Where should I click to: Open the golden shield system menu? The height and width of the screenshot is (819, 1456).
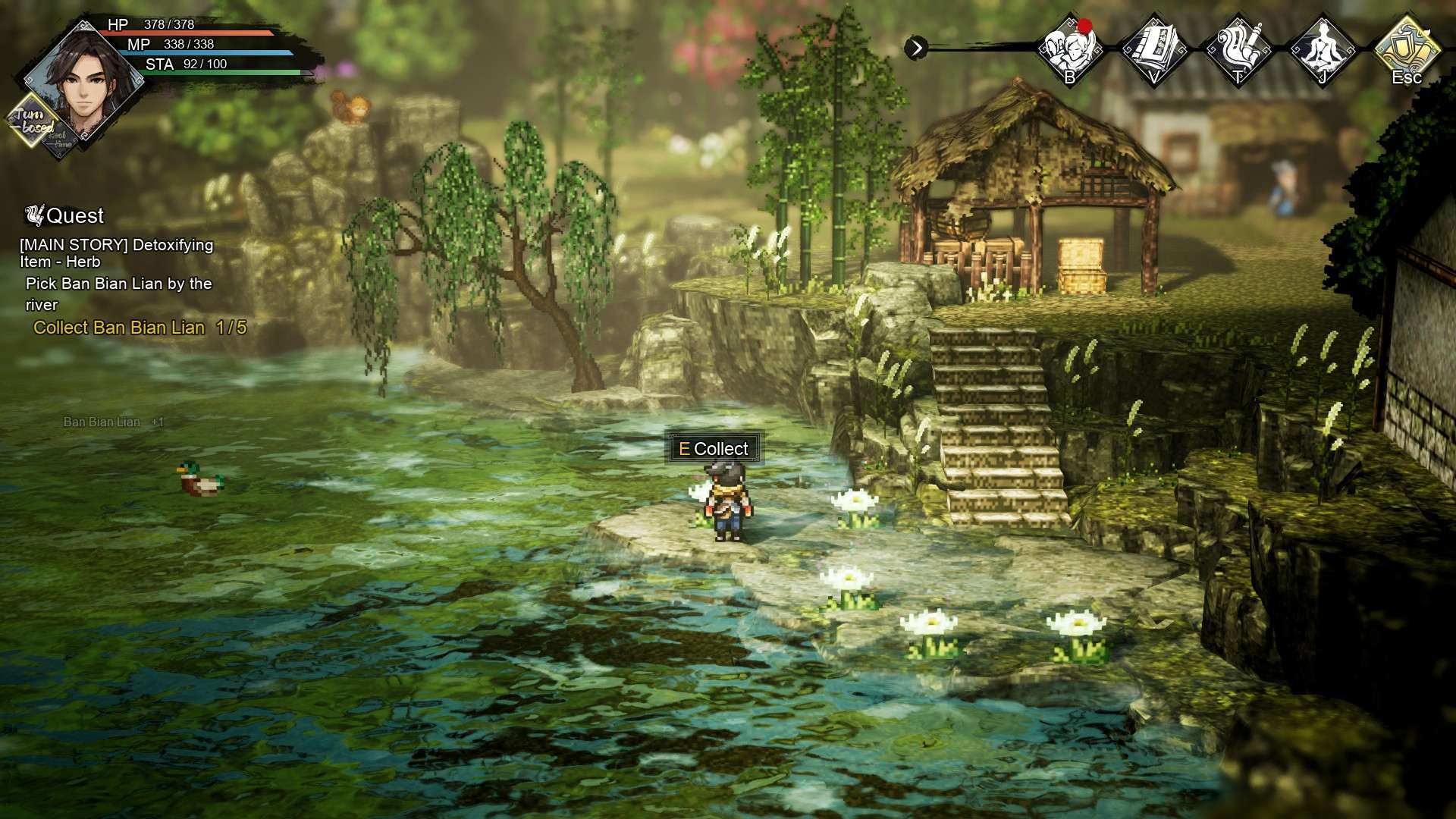click(x=1407, y=49)
